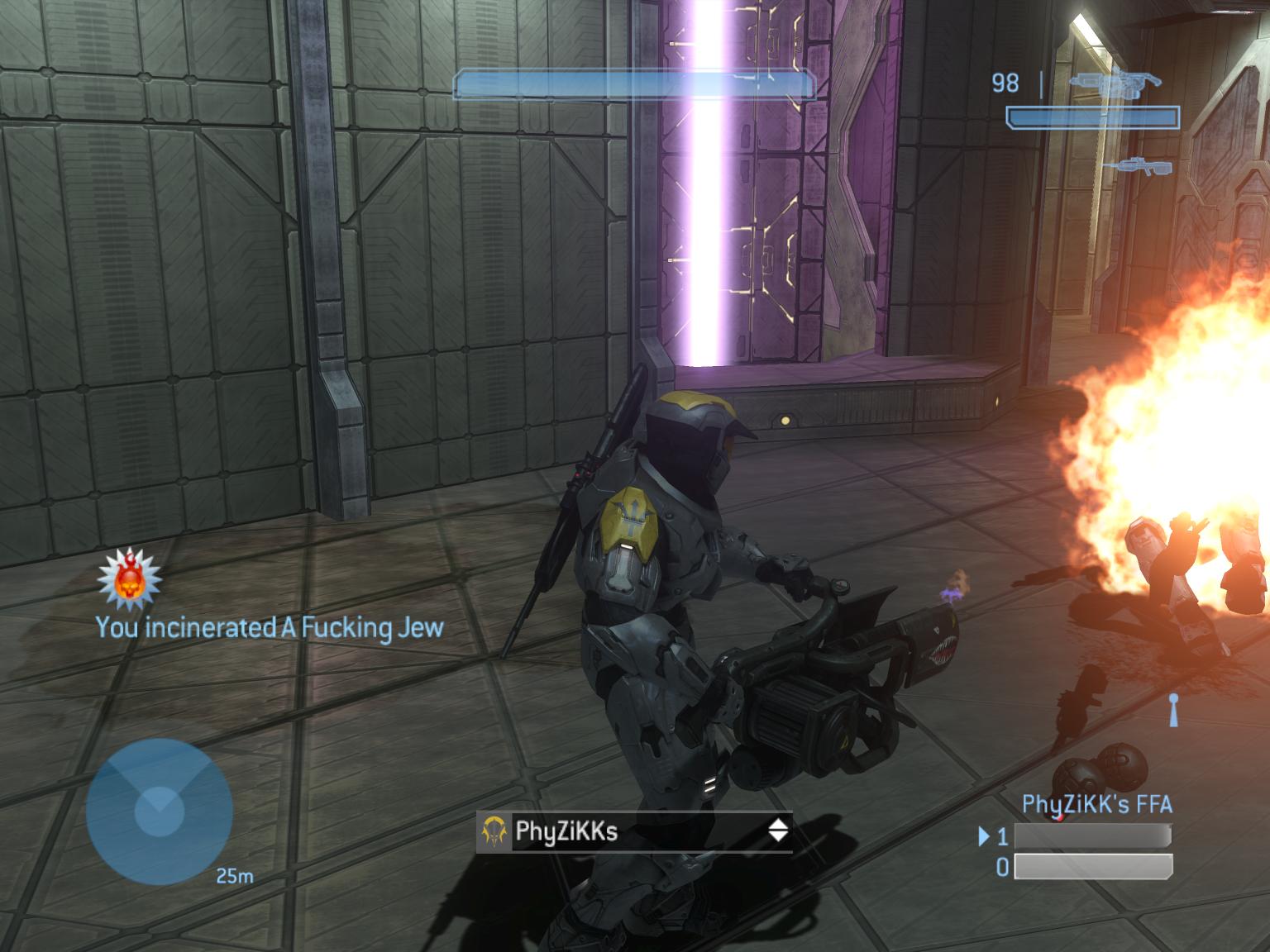The height and width of the screenshot is (952, 1270).
Task: Select the PhyZiKKs player name bar
Action: (635, 831)
